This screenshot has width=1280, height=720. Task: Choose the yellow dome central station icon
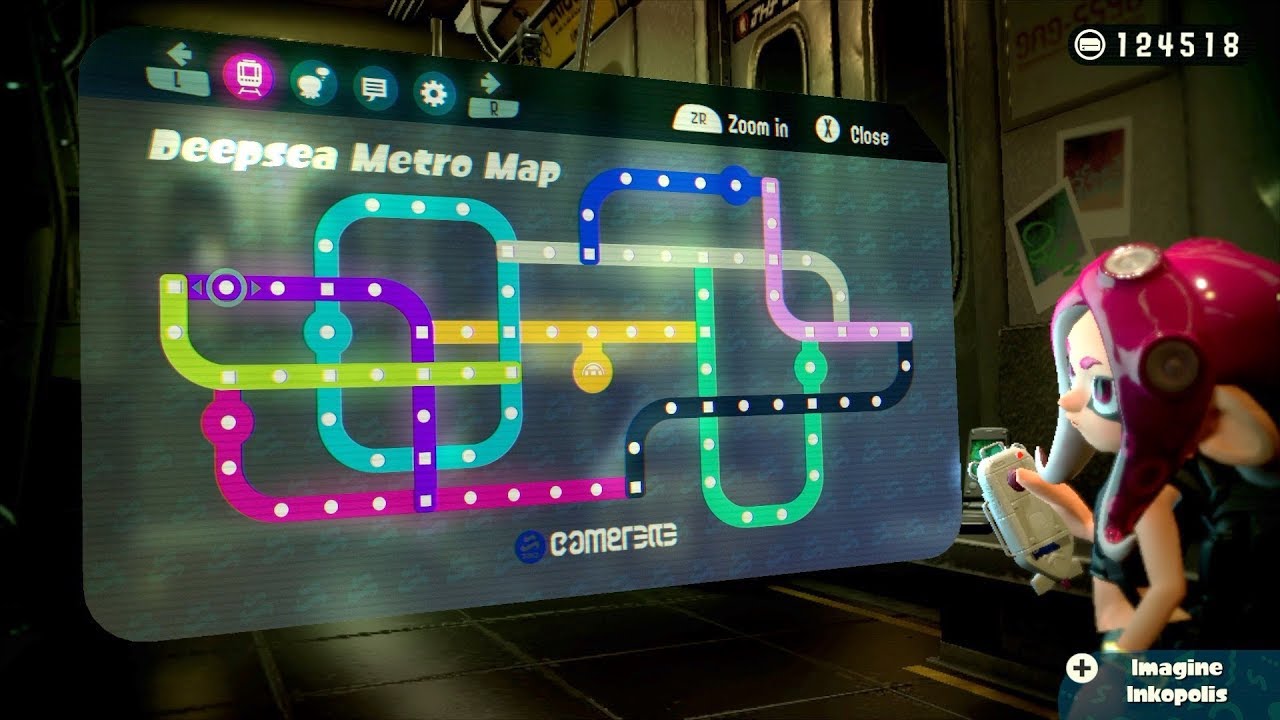click(592, 371)
